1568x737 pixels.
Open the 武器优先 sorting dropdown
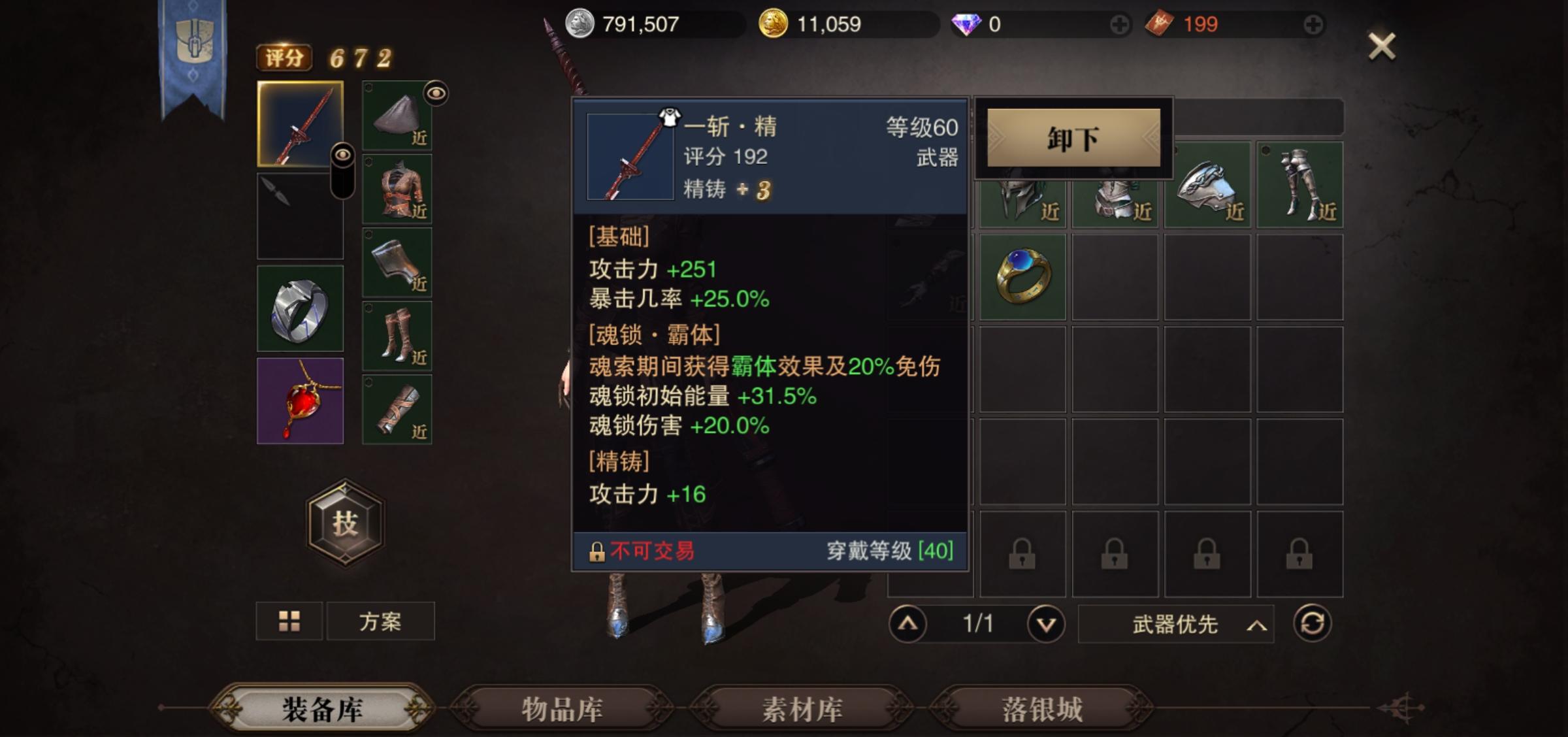(1176, 625)
